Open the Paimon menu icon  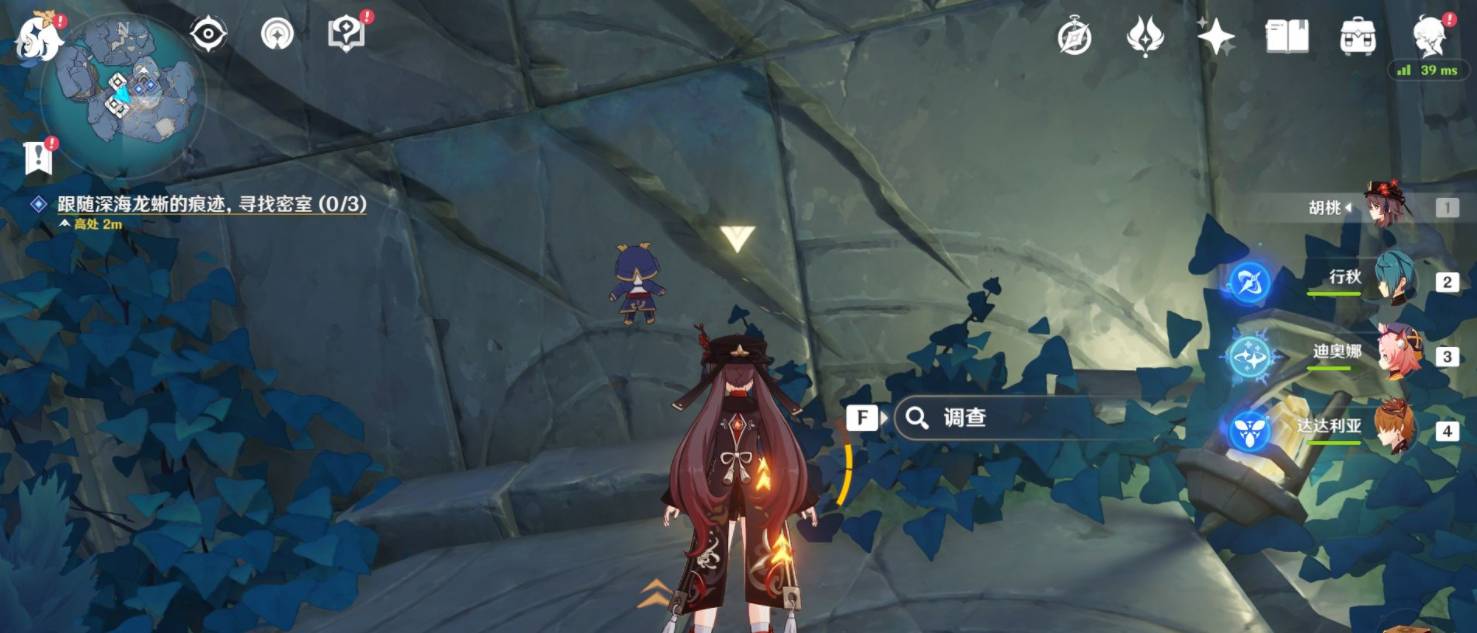click(x=38, y=36)
